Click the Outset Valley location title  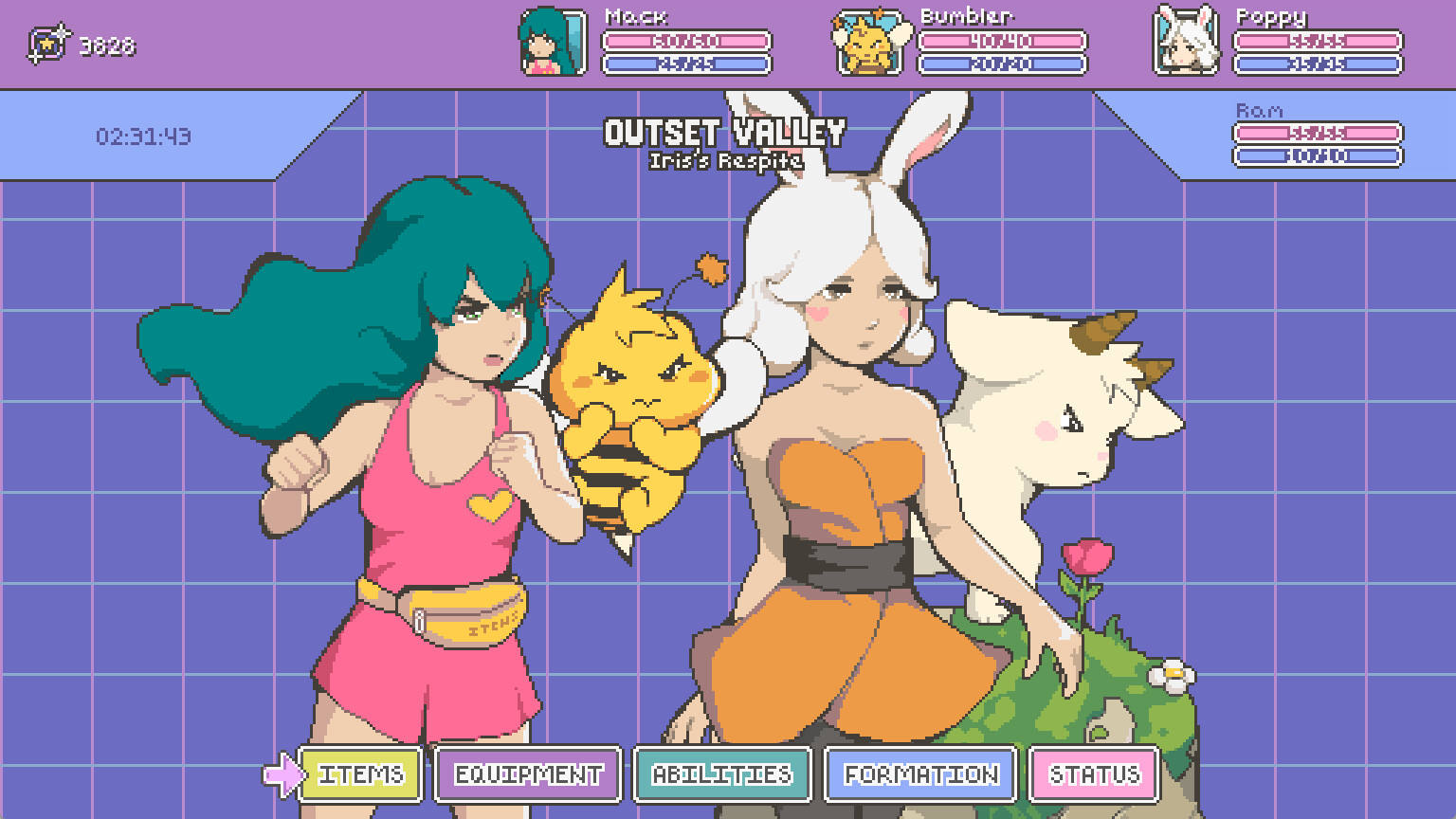725,132
